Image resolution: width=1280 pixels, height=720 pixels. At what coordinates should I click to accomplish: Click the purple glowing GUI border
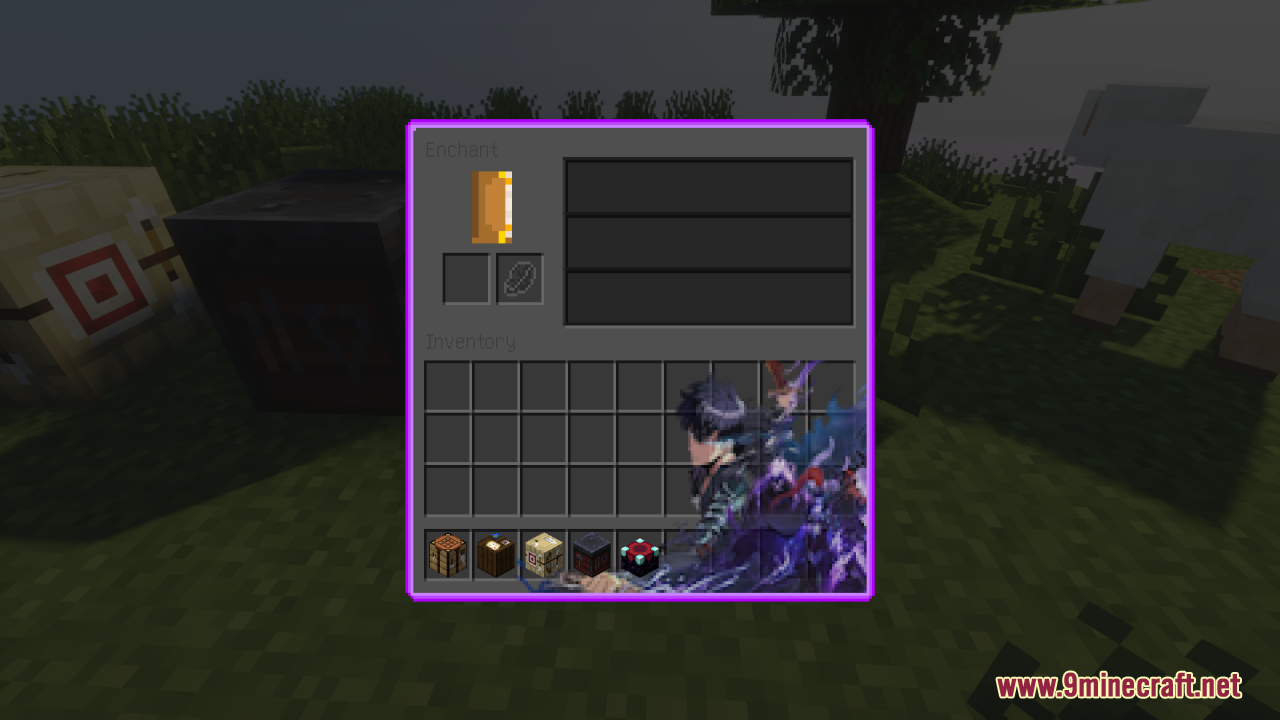pos(640,124)
